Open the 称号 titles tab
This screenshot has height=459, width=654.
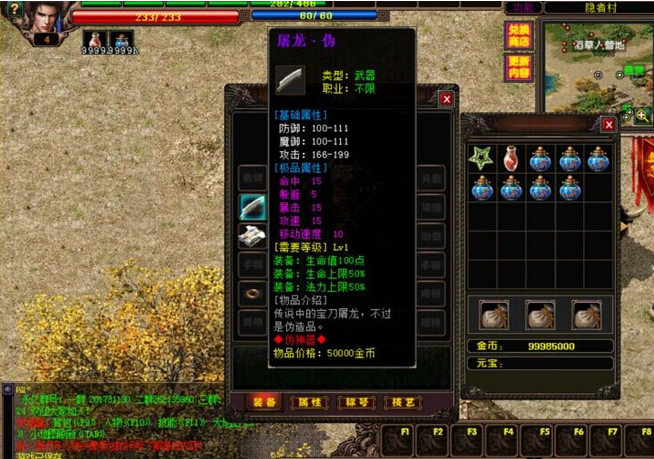point(354,401)
